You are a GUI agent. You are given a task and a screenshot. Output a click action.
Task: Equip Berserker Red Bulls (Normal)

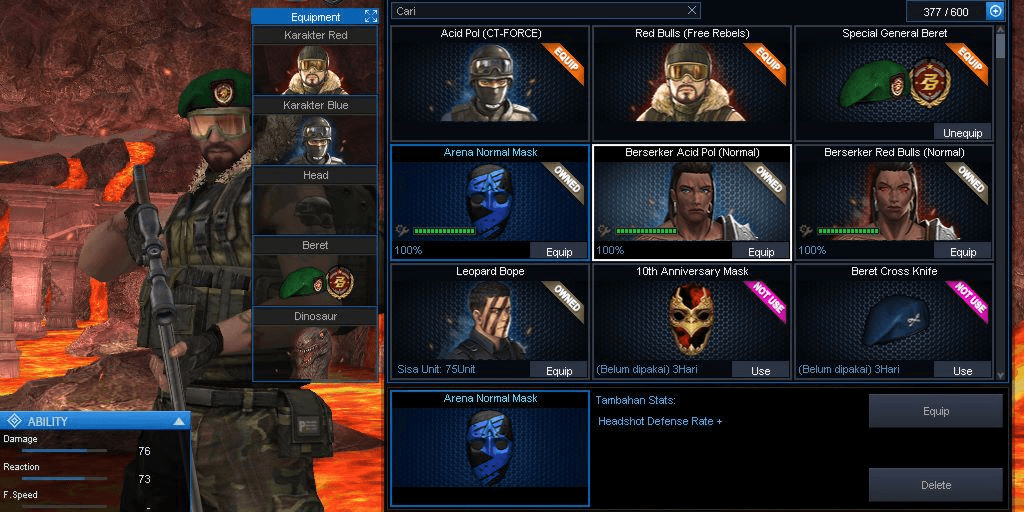tap(962, 252)
